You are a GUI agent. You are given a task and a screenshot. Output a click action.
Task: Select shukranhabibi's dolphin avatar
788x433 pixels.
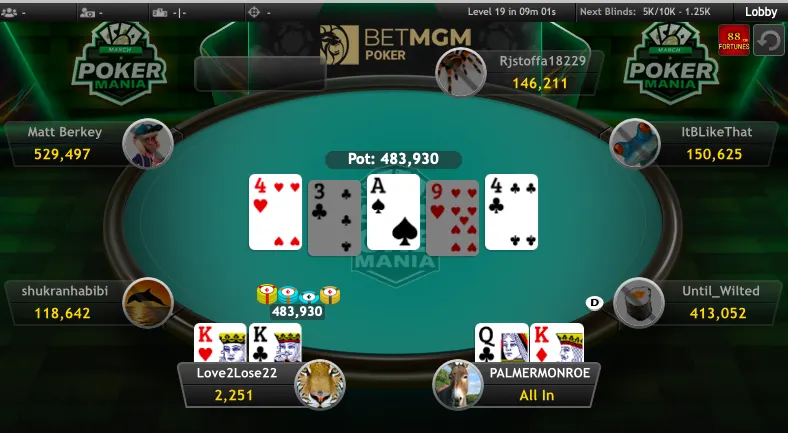148,303
